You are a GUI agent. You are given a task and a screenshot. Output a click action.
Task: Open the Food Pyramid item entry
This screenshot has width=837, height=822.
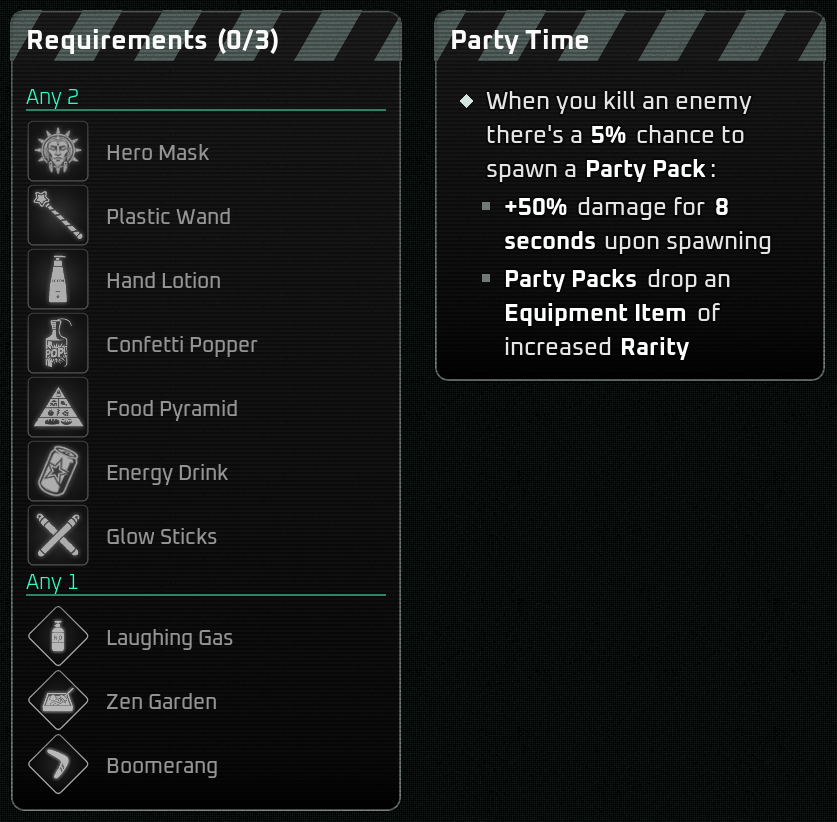pyautogui.click(x=58, y=408)
